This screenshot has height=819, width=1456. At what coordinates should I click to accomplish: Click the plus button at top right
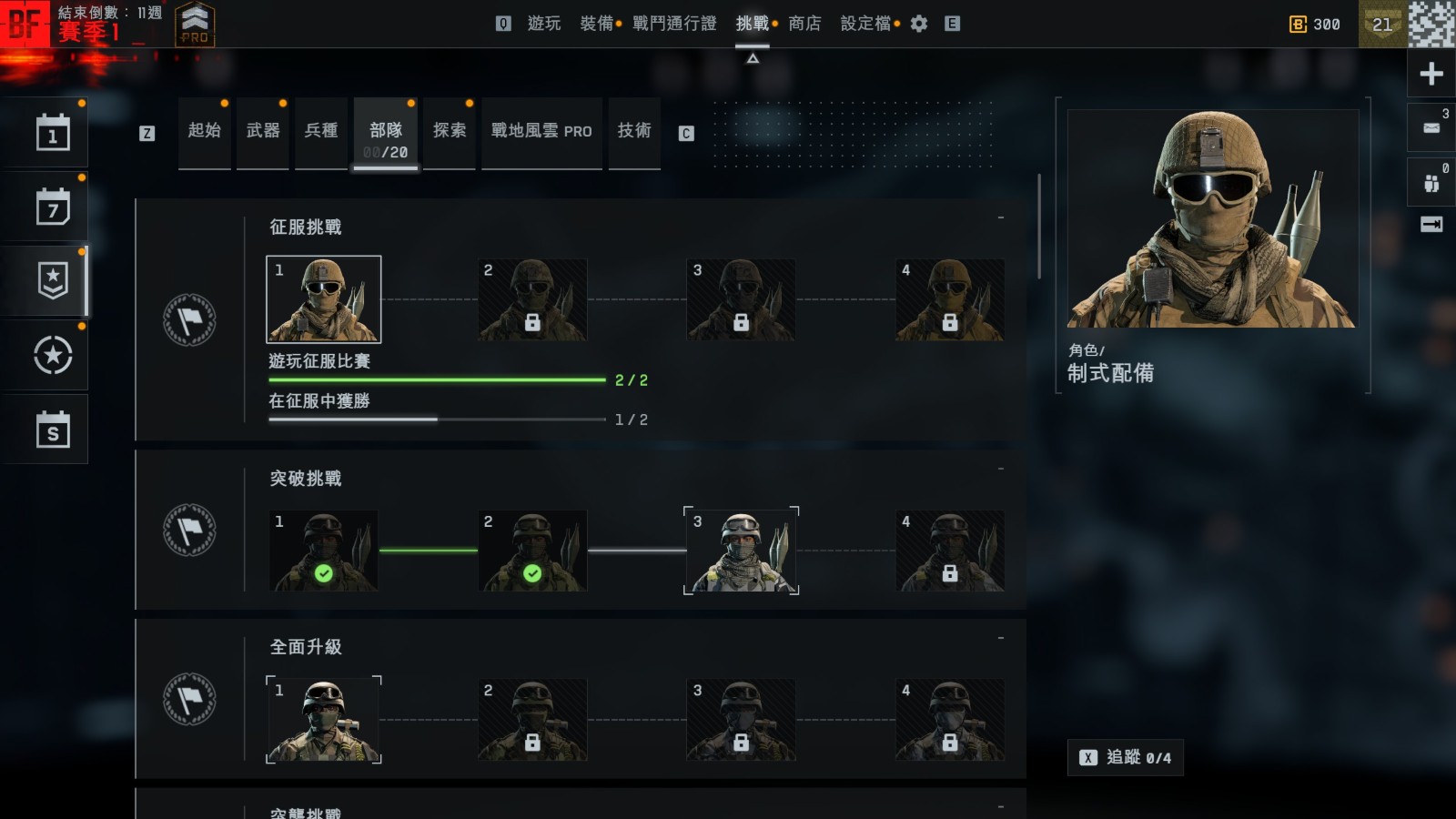click(1431, 74)
